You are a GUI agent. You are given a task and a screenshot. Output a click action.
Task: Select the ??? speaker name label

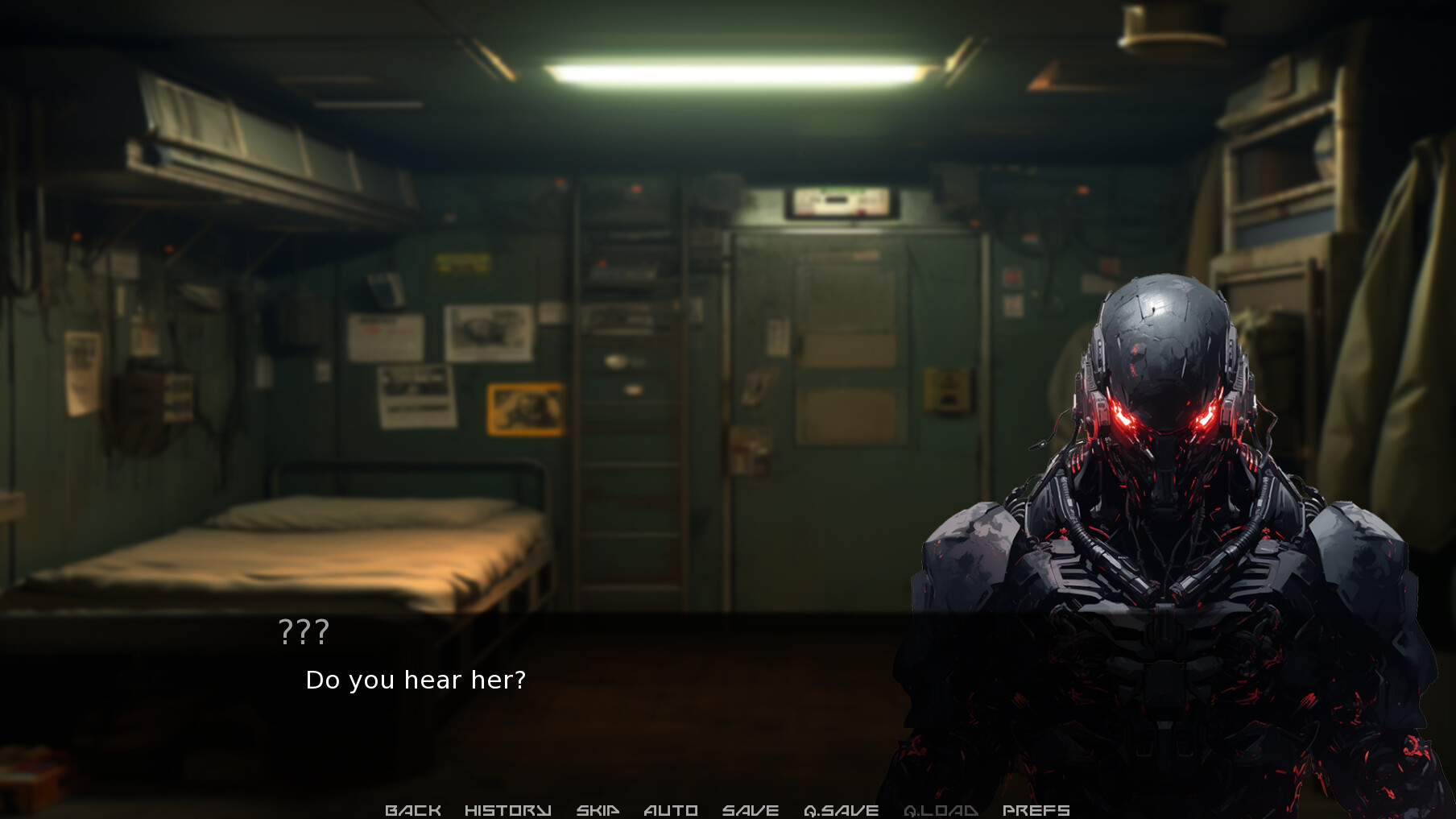(x=304, y=632)
